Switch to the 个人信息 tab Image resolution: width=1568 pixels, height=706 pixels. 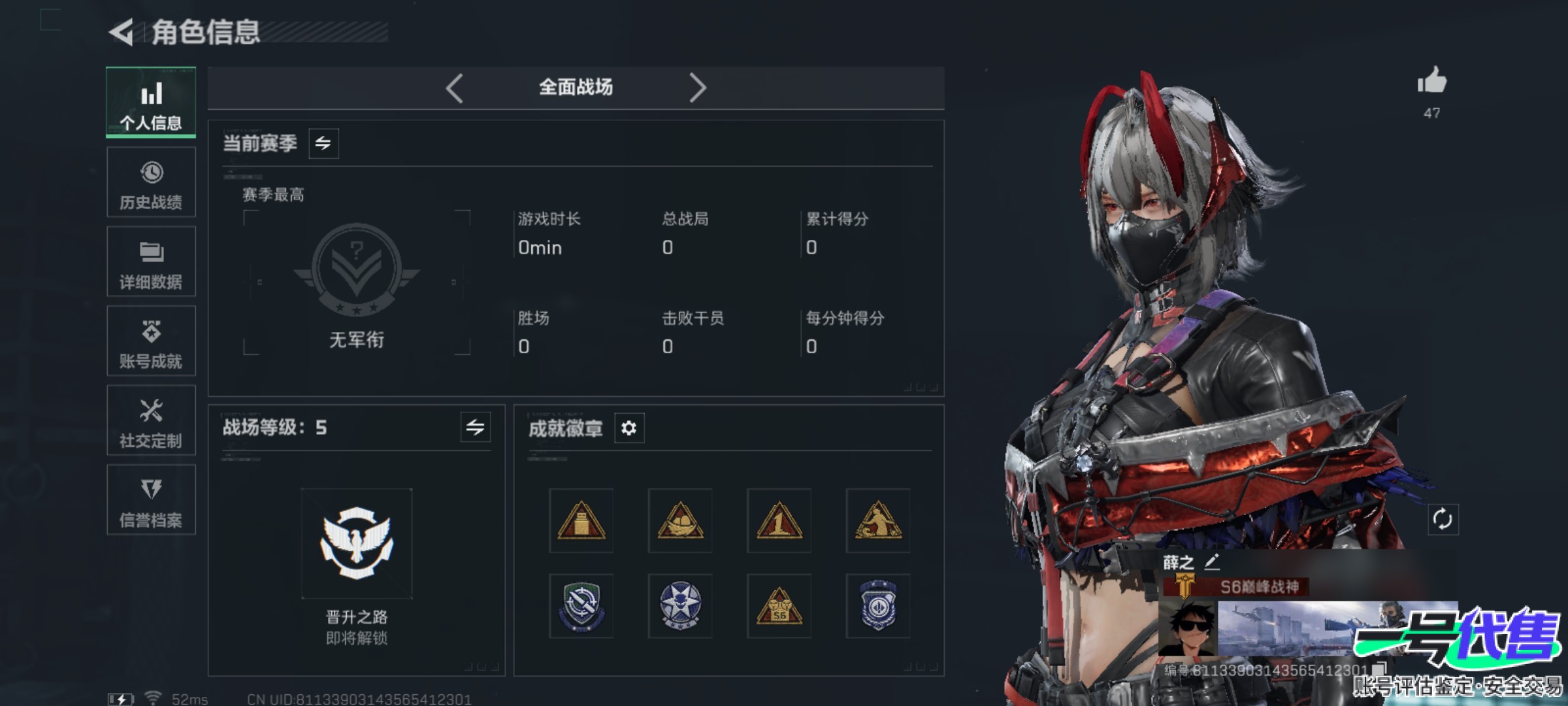pos(151,103)
